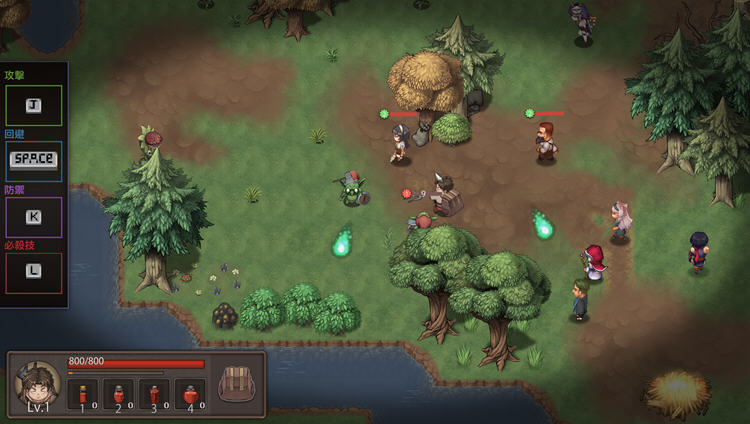Activate the round potion in slot 4
Image resolution: width=750 pixels, height=424 pixels.
click(x=190, y=393)
